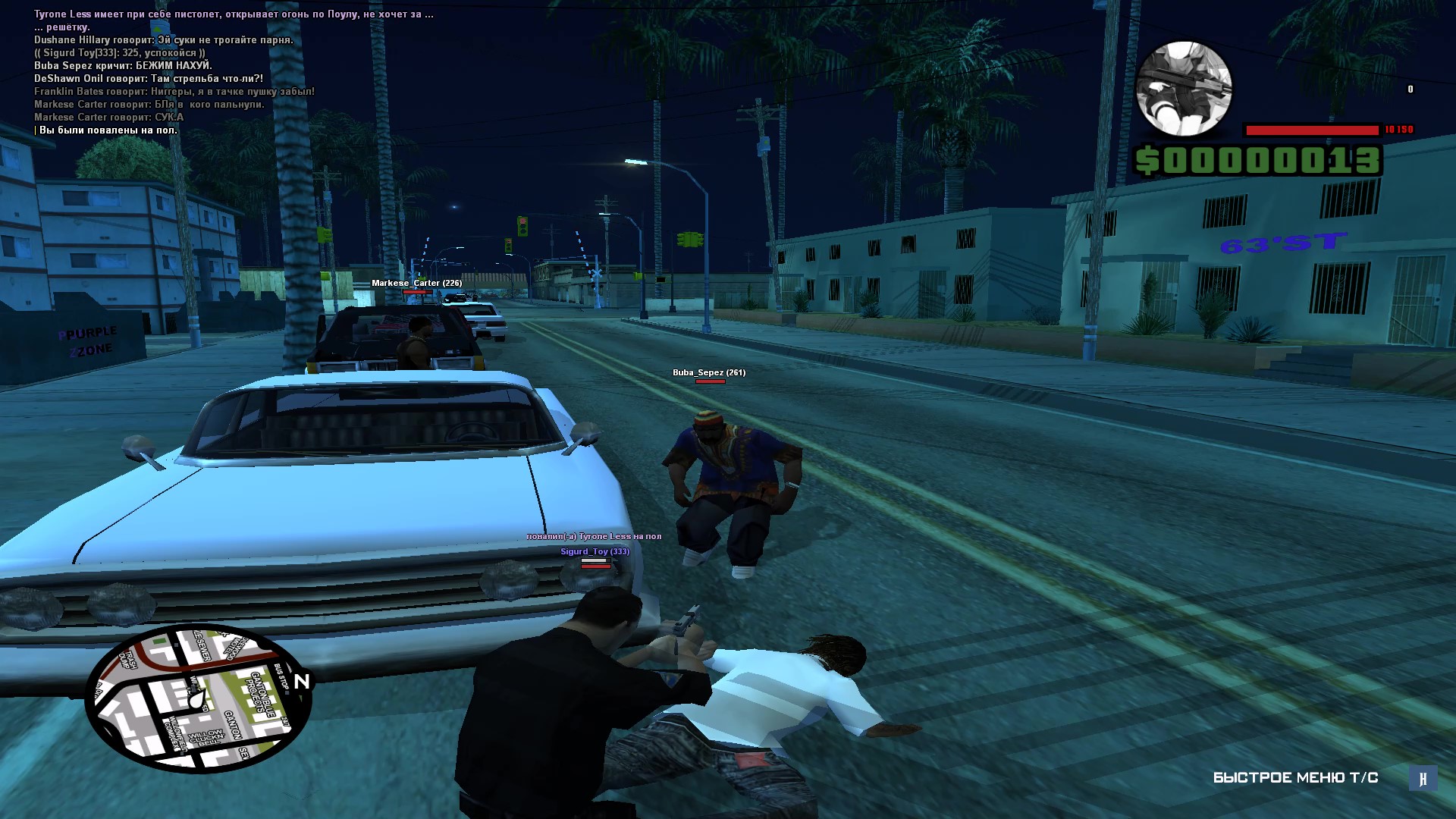Viewport: 1456px width, 819px height.
Task: Click the north N marker on radar
Action: (x=302, y=681)
